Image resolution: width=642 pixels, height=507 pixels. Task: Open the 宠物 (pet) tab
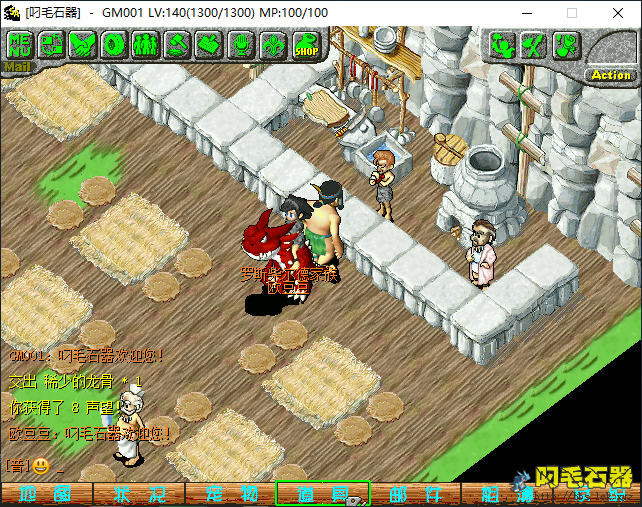[x=231, y=494]
